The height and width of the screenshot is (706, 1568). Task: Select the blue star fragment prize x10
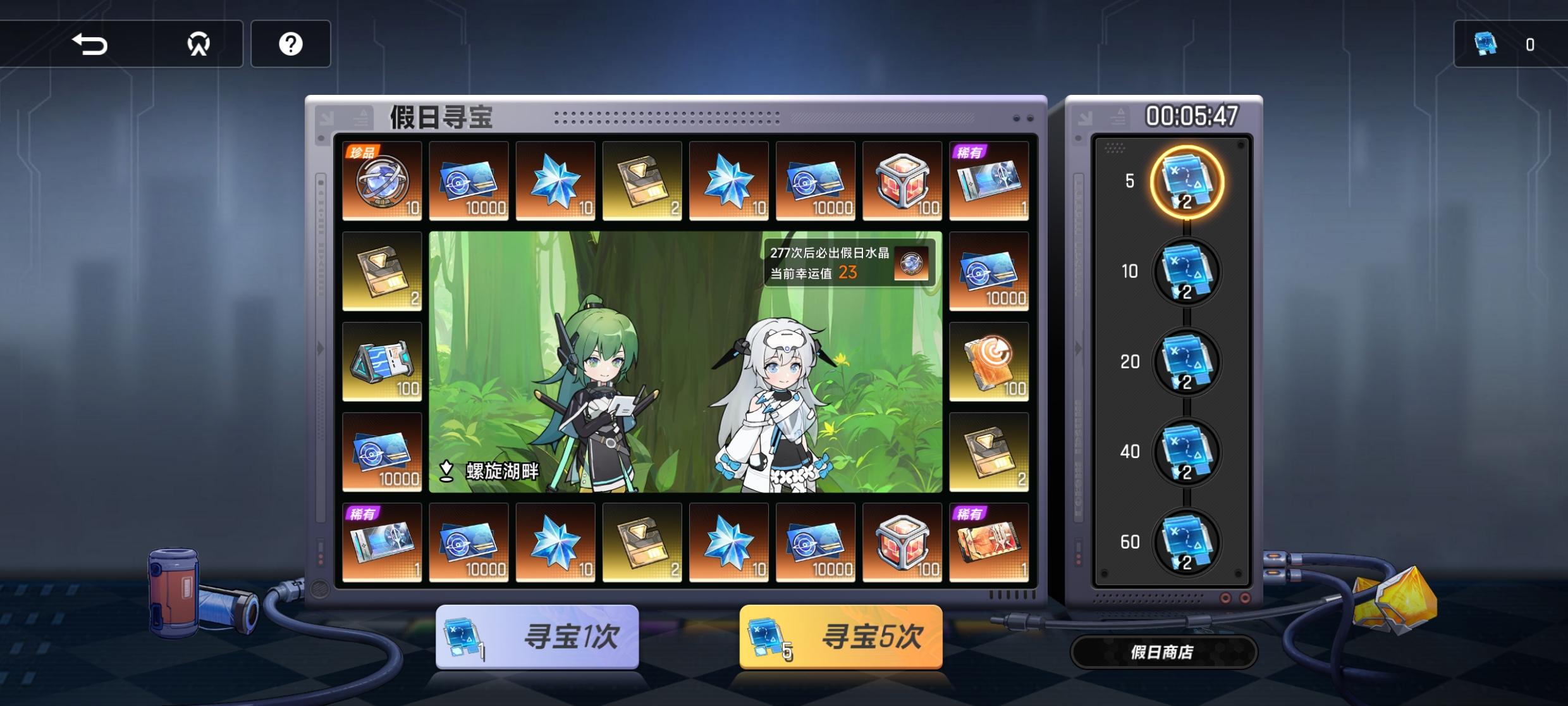coord(556,182)
